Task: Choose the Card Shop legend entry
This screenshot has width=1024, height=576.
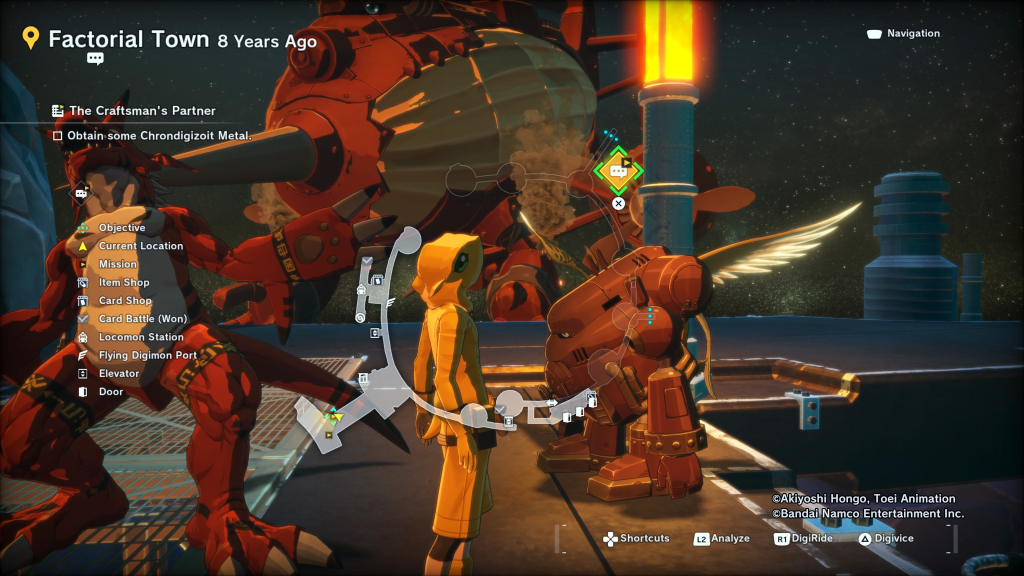Action: click(125, 301)
